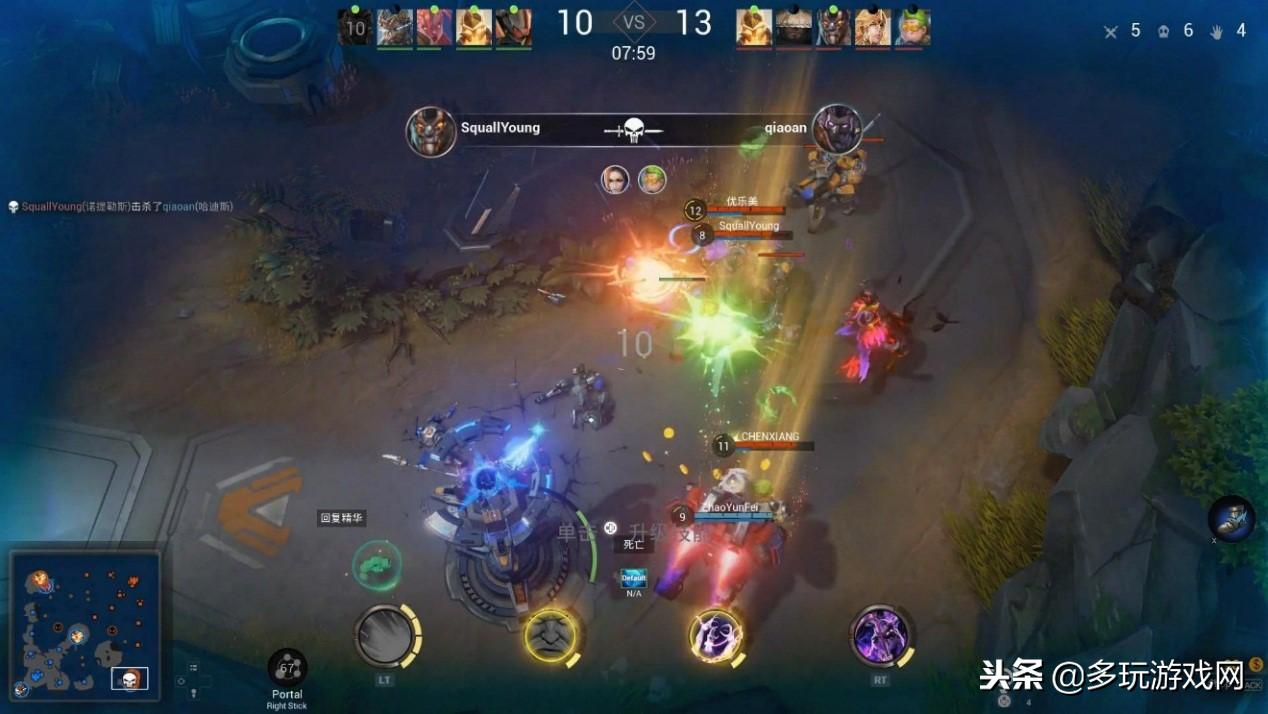This screenshot has height=714, width=1268.
Task: Click the red demon hero portrait
Action: tap(433, 27)
